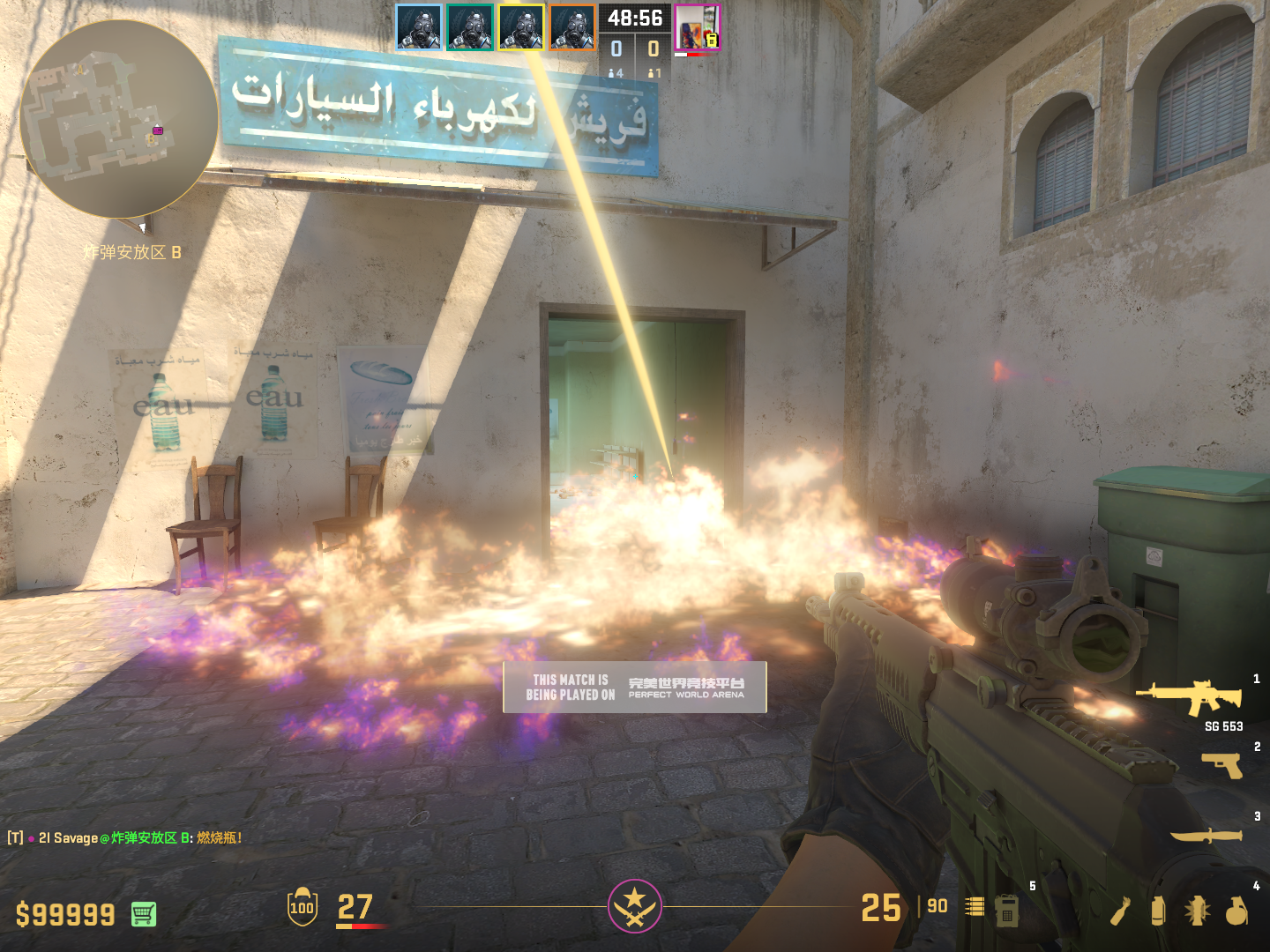1270x952 pixels.
Task: Select the orange-bordered player avatar
Action: [x=572, y=27]
